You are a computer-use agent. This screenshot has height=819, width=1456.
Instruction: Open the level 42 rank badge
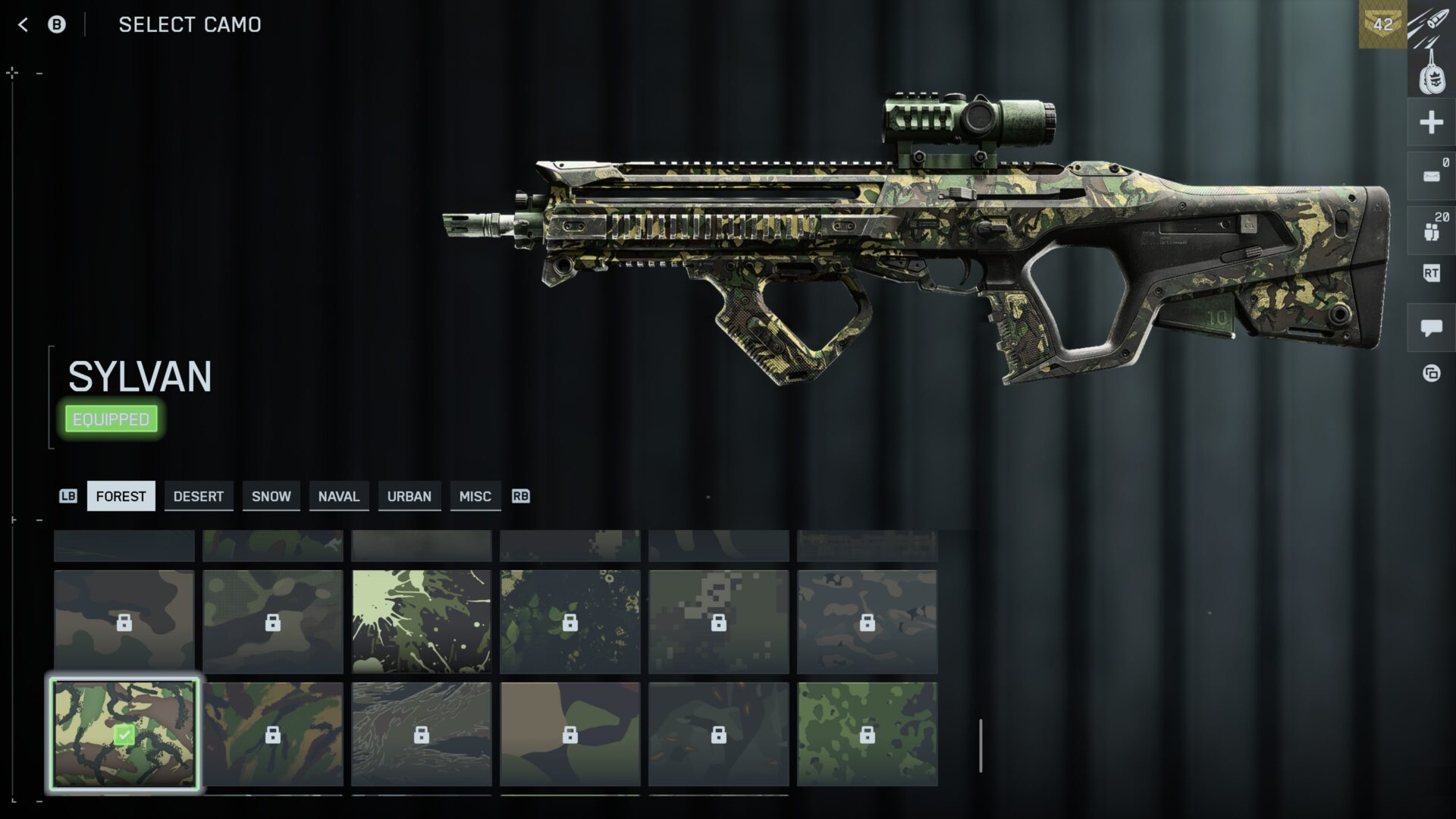coord(1382,24)
